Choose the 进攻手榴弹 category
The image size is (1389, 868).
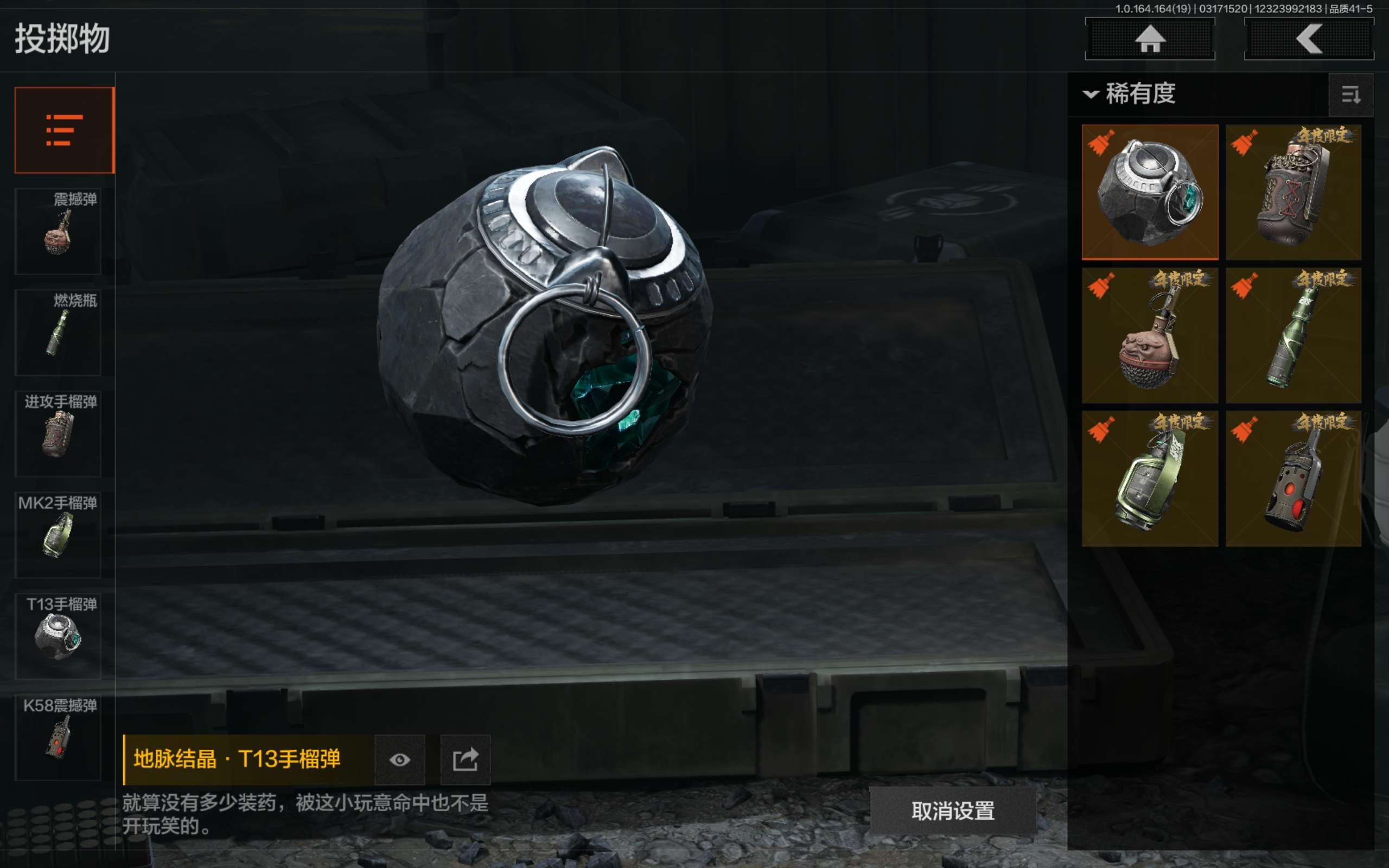coord(59,433)
